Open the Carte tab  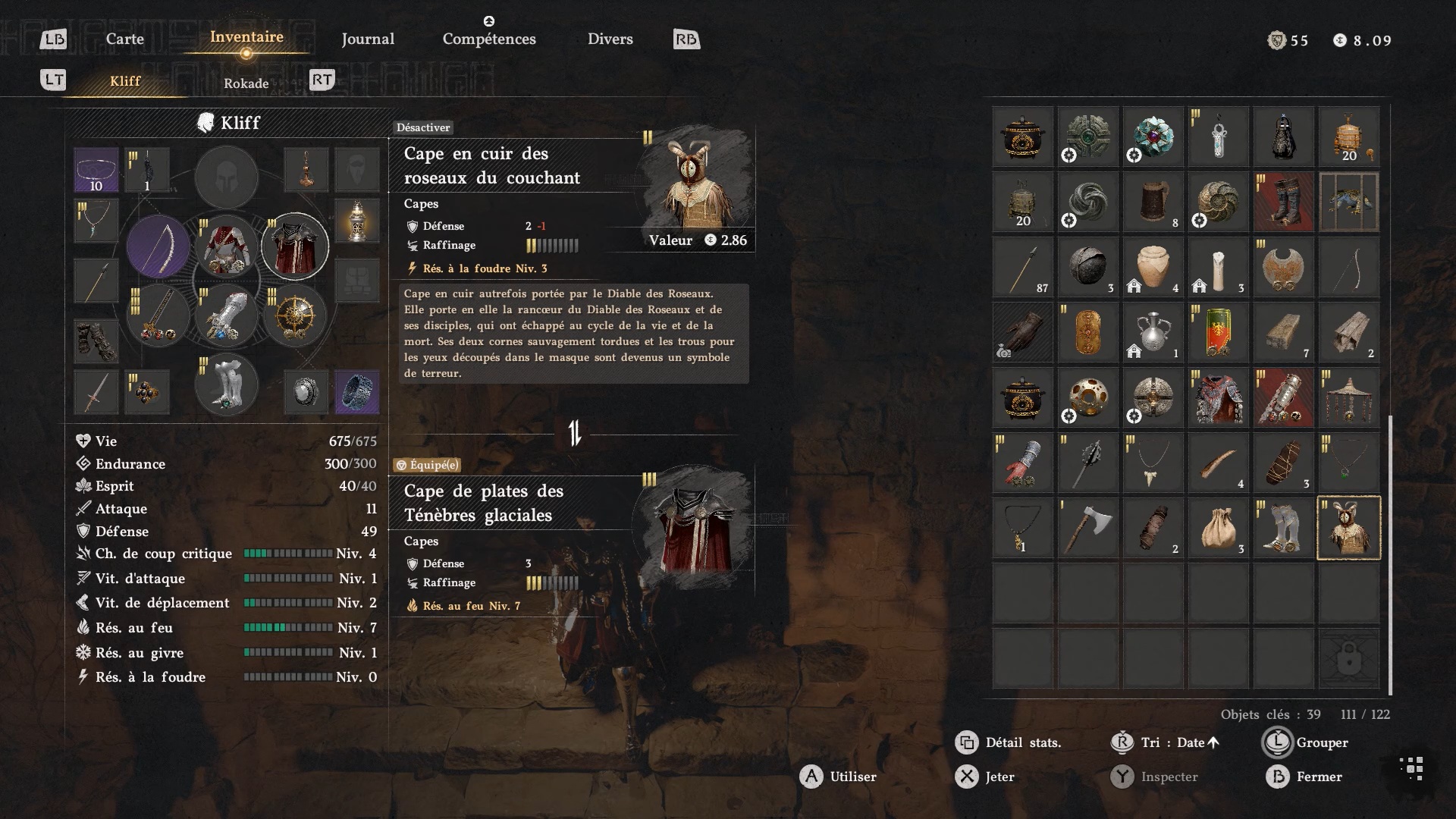click(124, 39)
